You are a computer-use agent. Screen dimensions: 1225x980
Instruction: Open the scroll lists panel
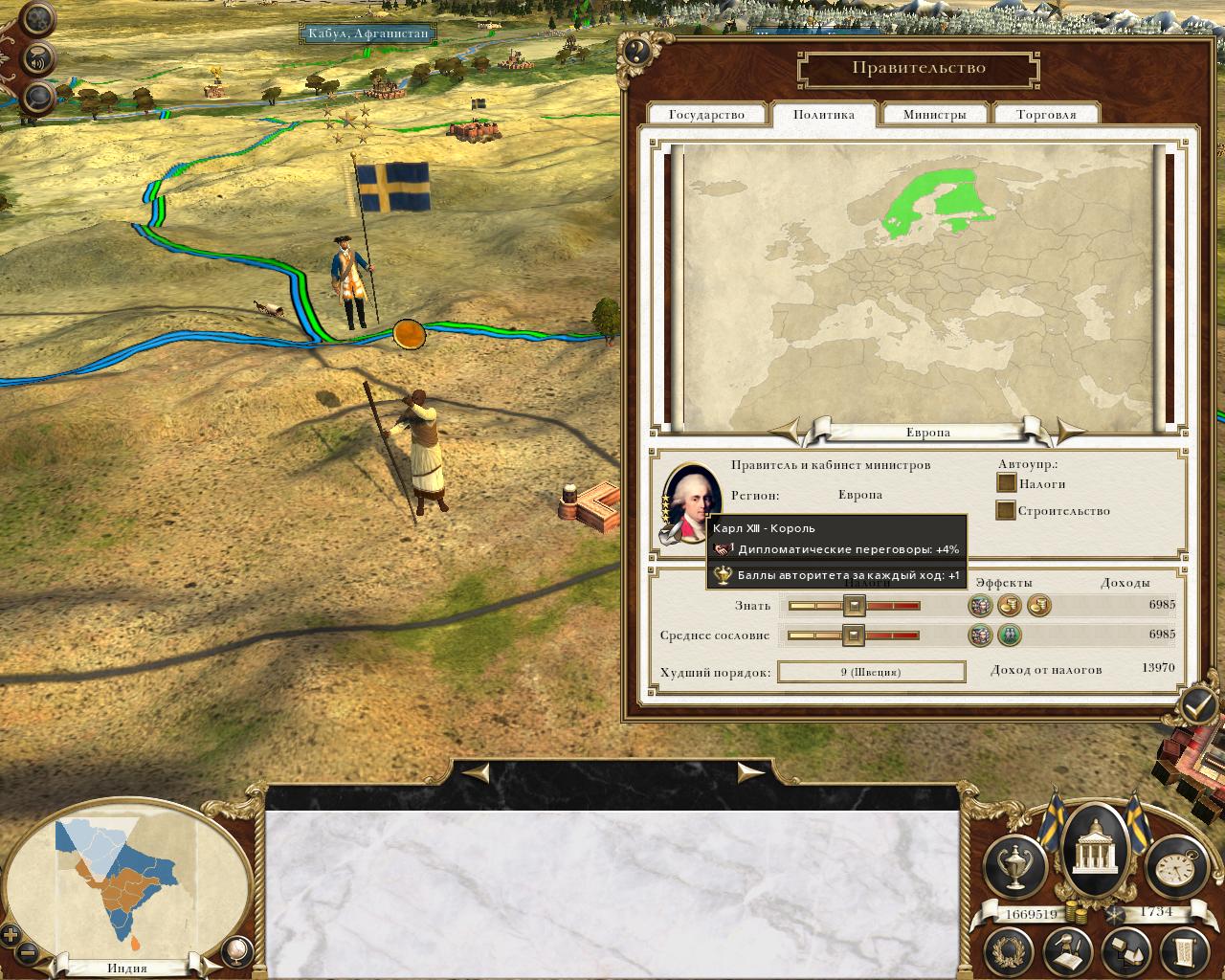pyautogui.click(x=1183, y=953)
